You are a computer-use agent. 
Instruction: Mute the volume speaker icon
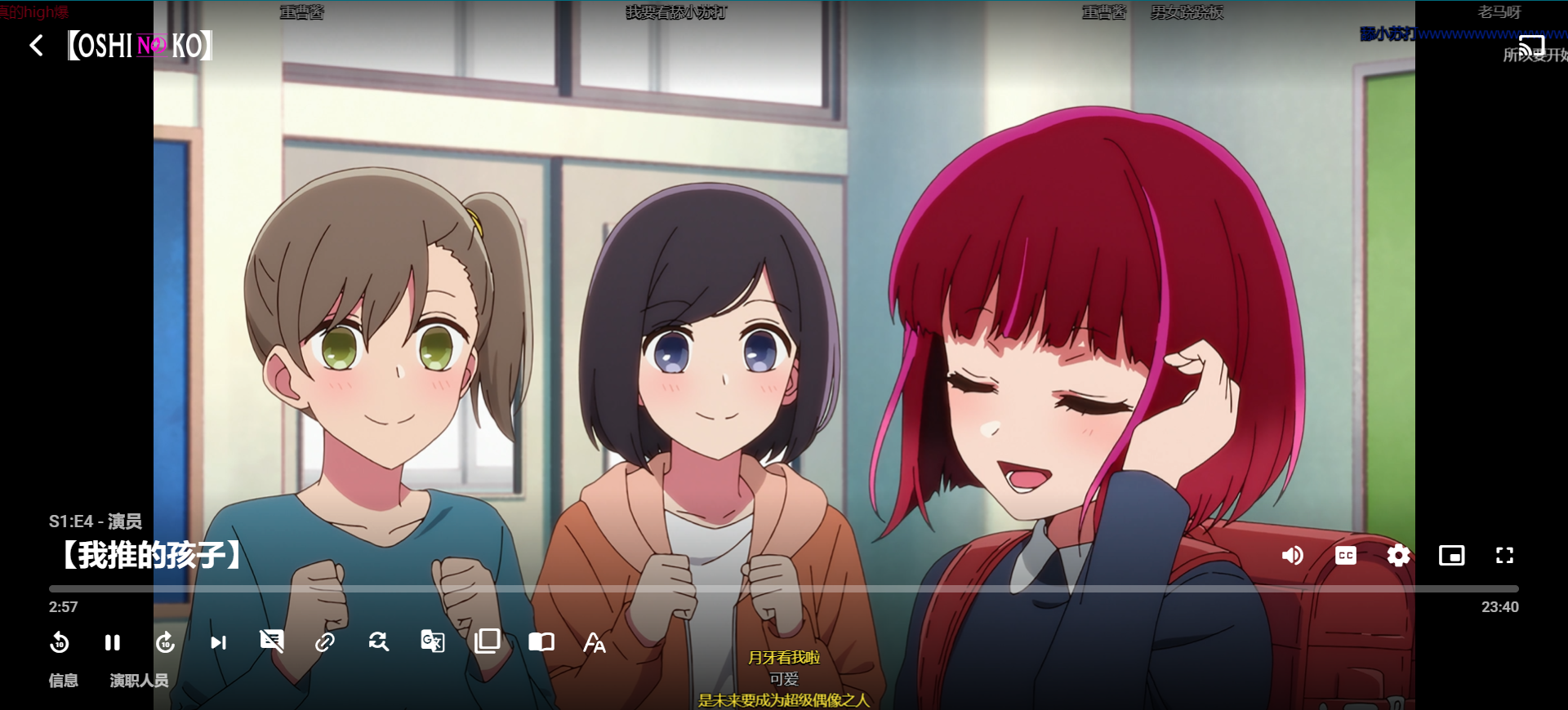pyautogui.click(x=1292, y=556)
